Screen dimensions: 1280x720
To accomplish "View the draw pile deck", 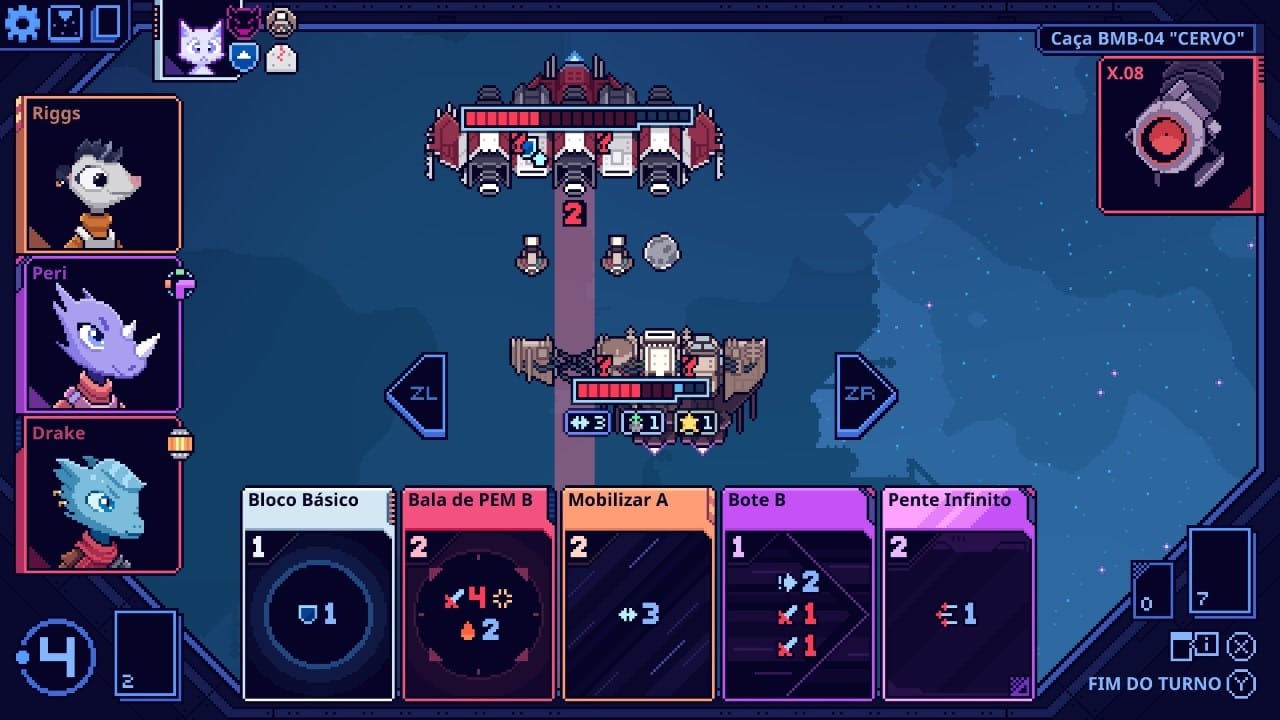I will (x=146, y=652).
